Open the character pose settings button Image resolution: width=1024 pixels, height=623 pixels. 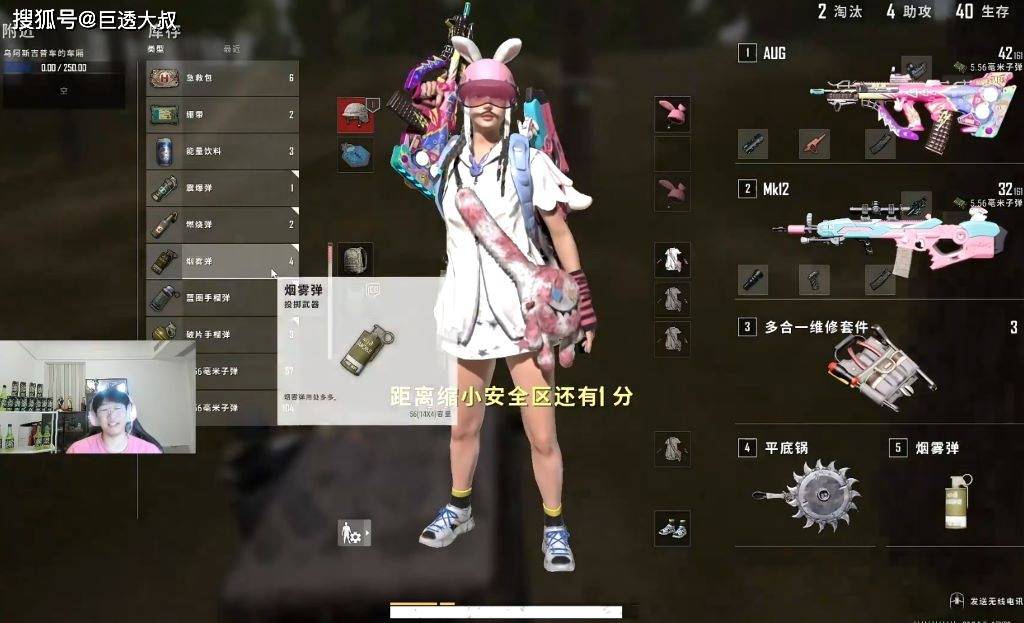click(x=354, y=533)
